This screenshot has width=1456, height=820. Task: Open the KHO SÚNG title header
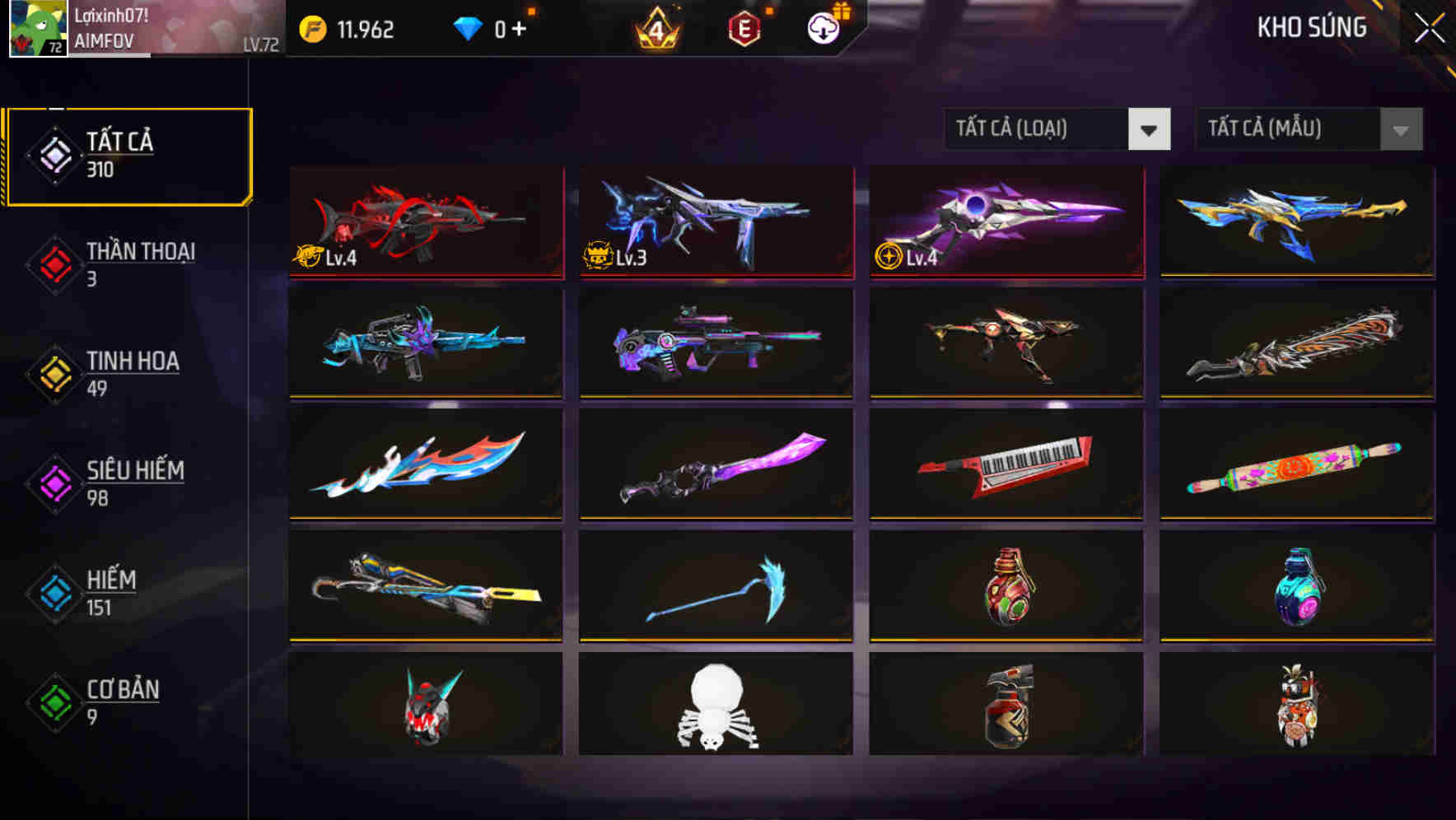1312,27
